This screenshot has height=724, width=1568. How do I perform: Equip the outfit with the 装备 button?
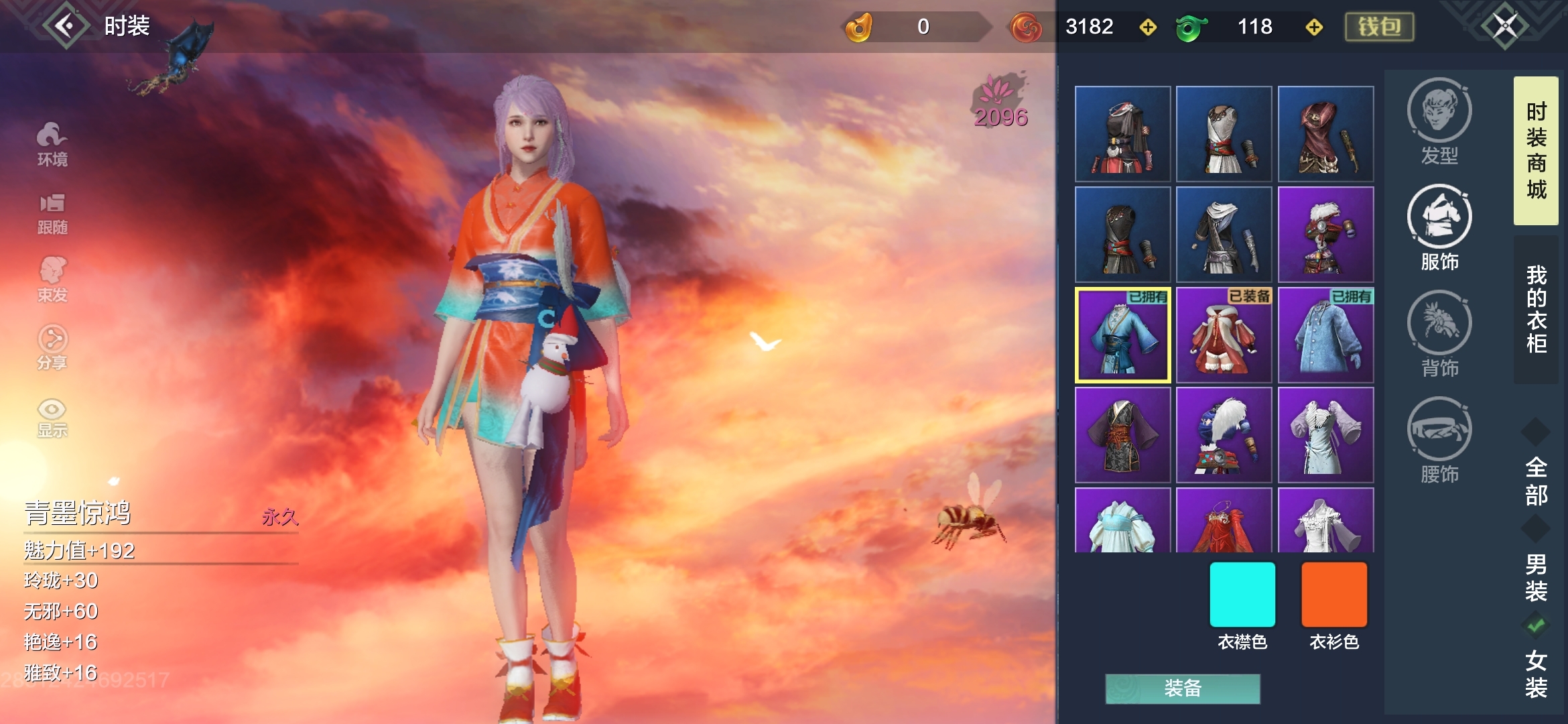(x=1183, y=688)
